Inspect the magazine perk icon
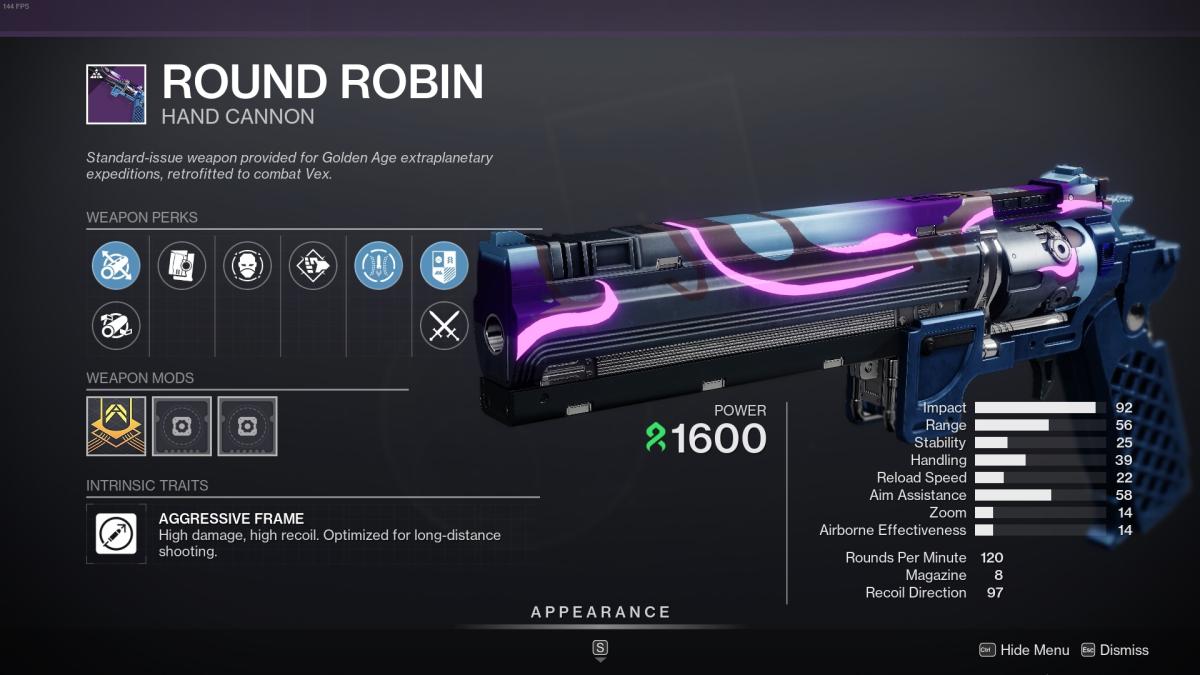Image resolution: width=1200 pixels, height=675 pixels. [x=182, y=266]
